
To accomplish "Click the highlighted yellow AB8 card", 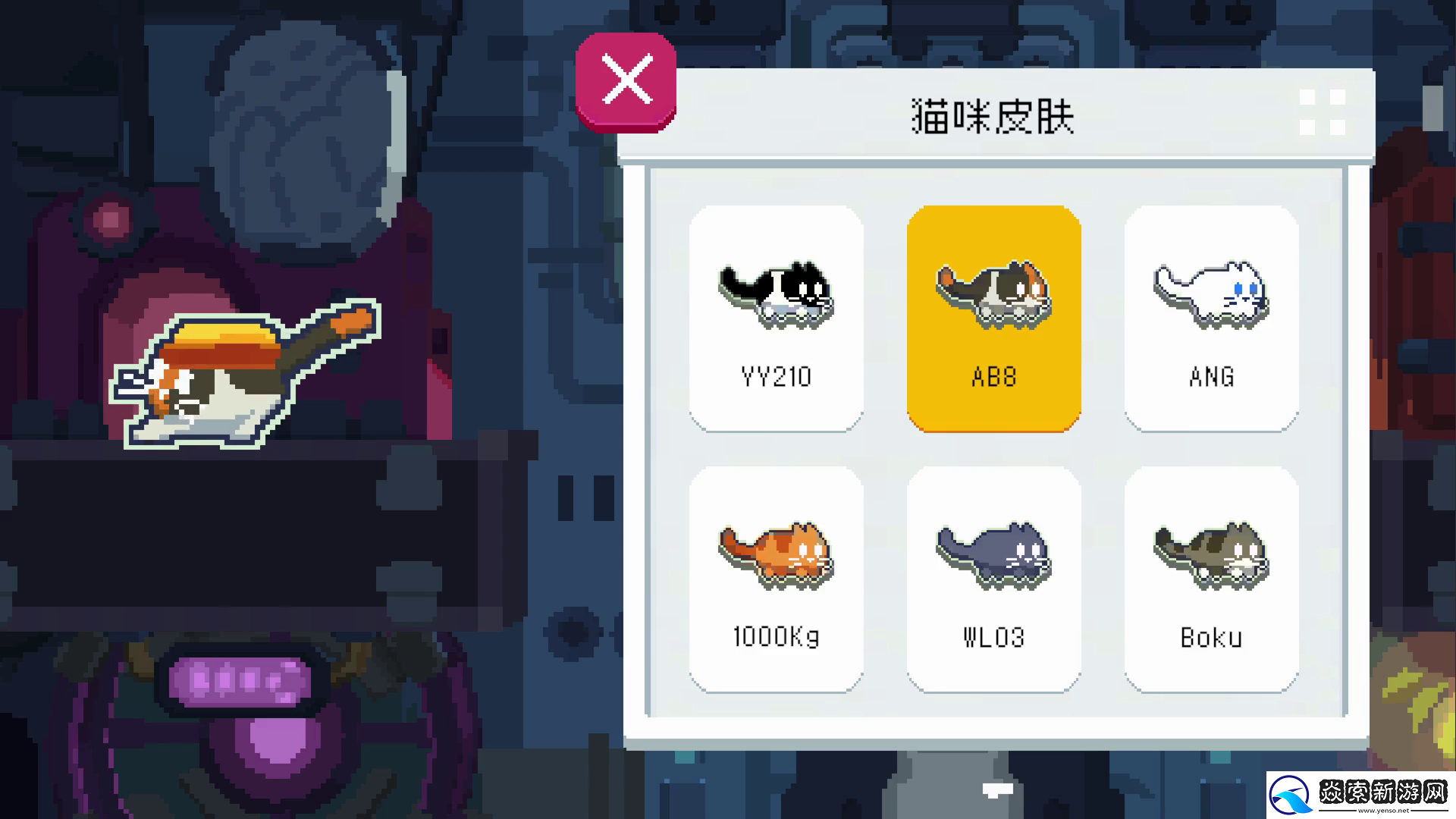I will (x=994, y=318).
